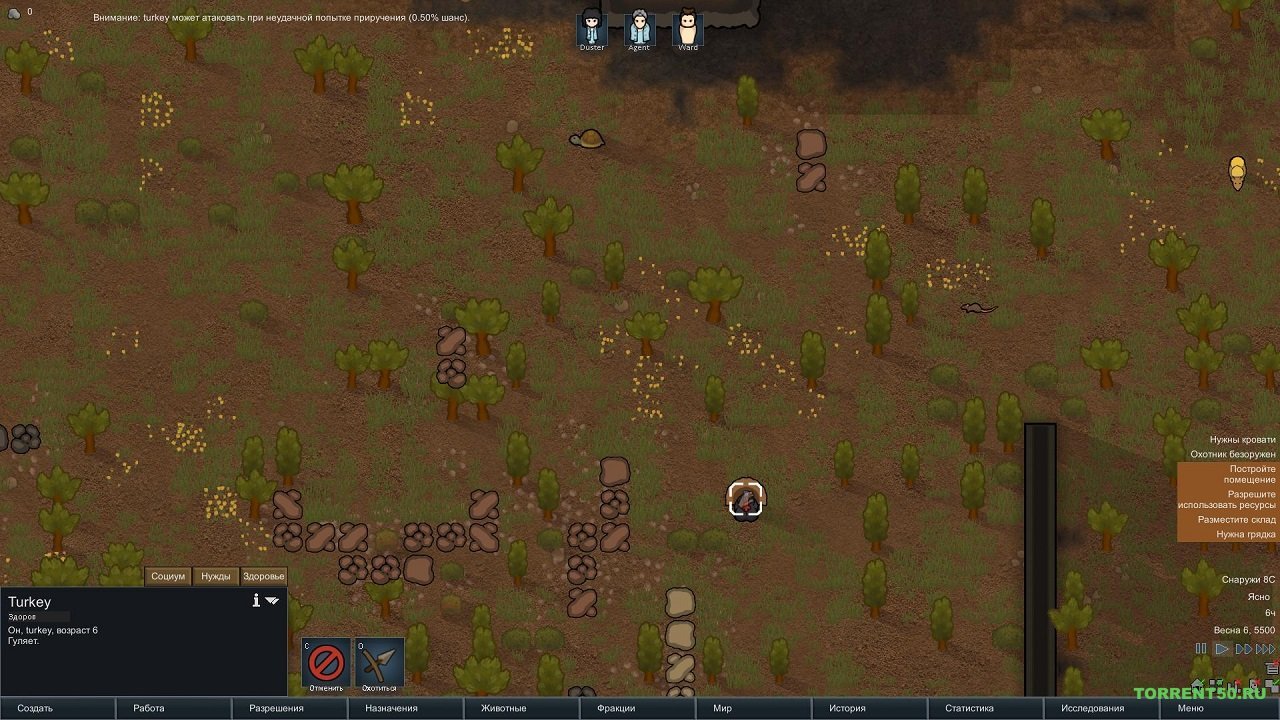This screenshot has width=1280, height=720.
Task: Open the learning helper icon above speed controls
Action: coord(1271,668)
